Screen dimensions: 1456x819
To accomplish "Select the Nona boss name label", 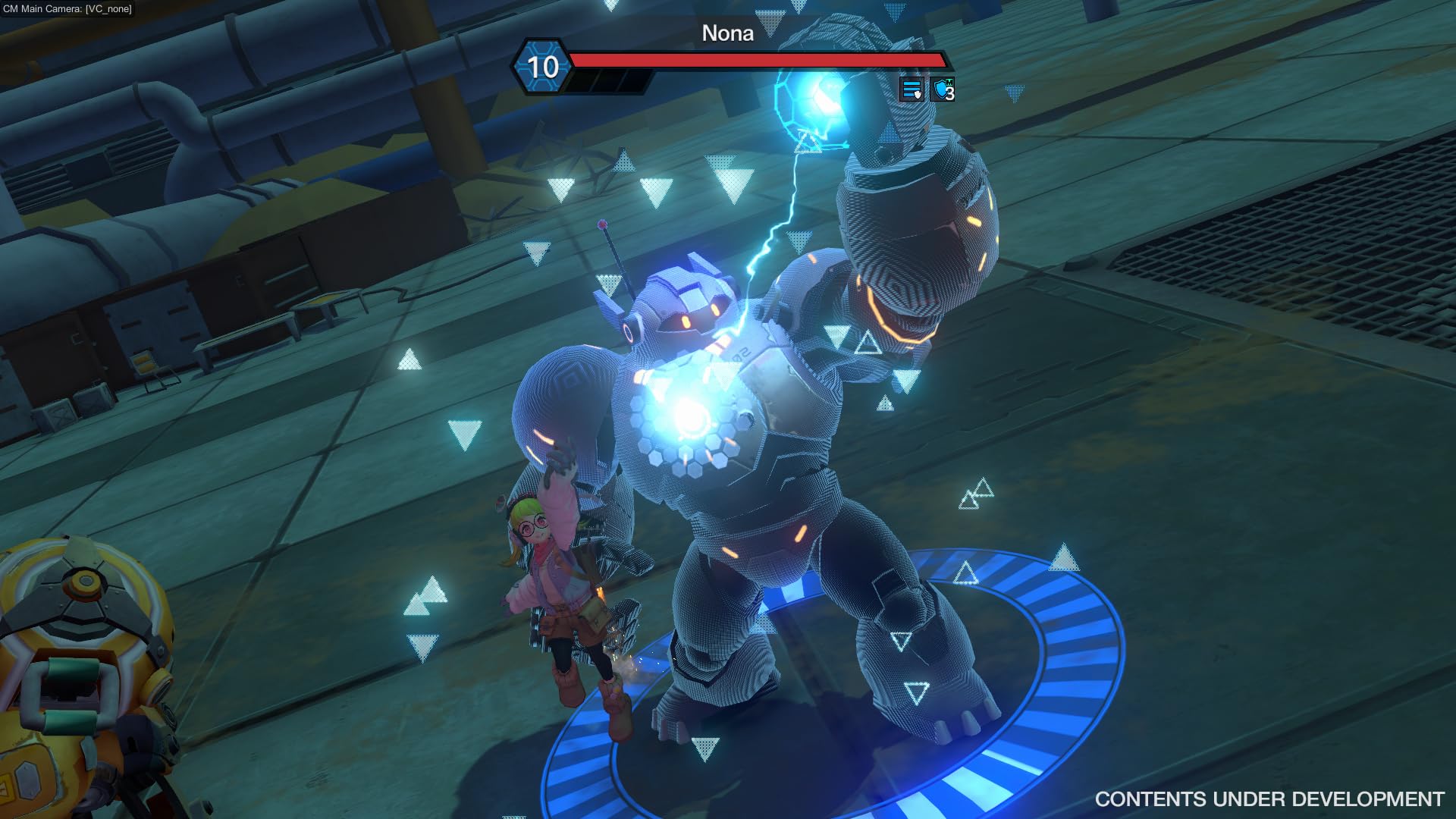I will [727, 33].
